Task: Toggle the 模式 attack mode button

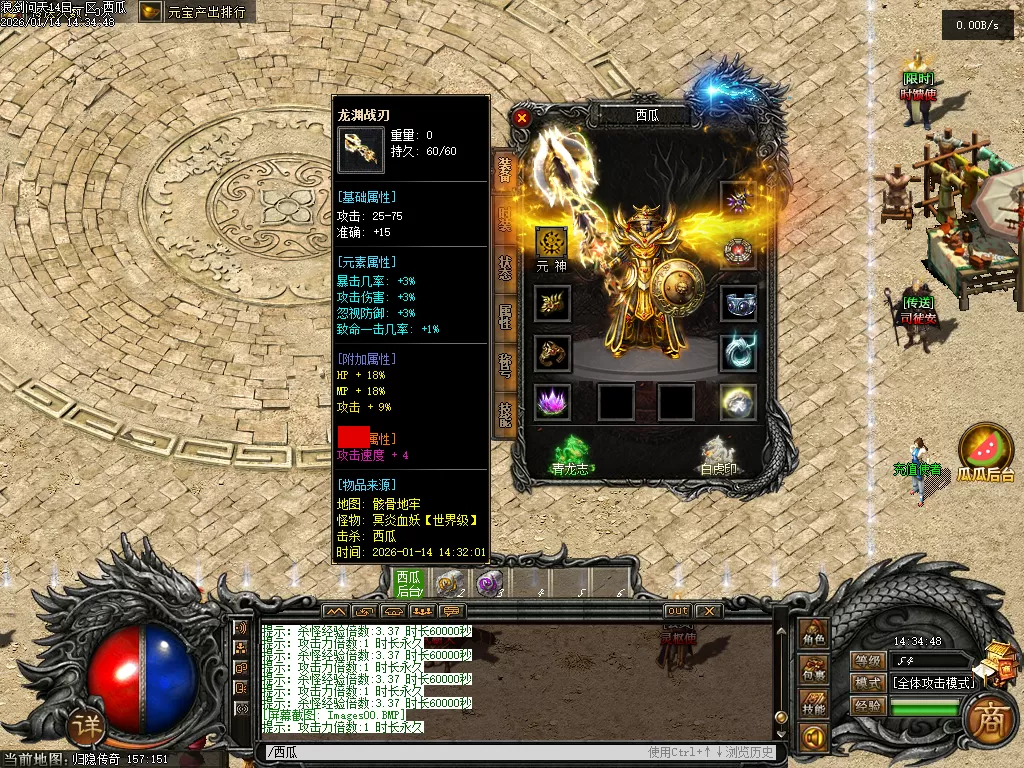Action: pyautogui.click(x=868, y=683)
